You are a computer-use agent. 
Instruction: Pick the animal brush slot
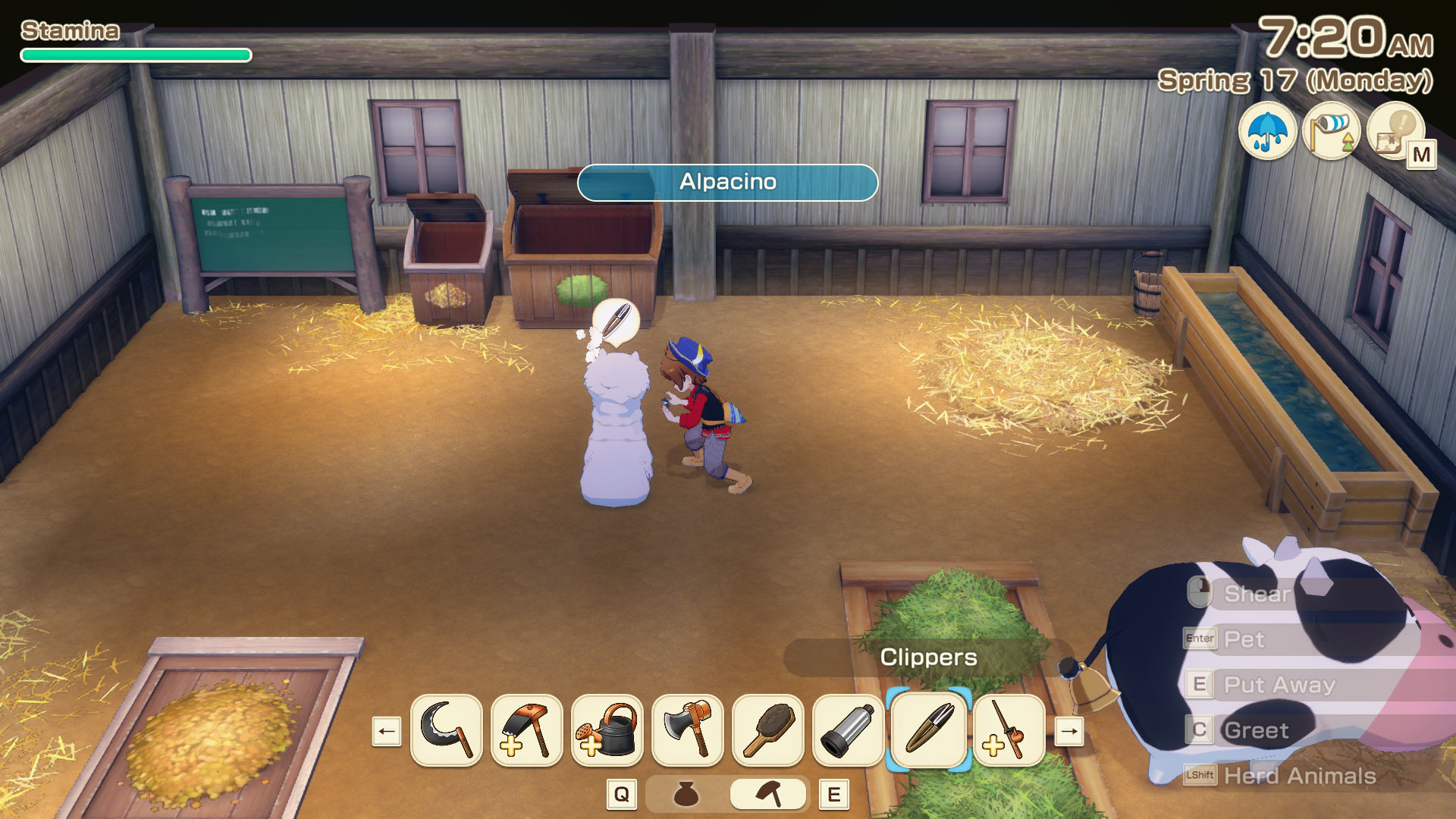point(768,730)
